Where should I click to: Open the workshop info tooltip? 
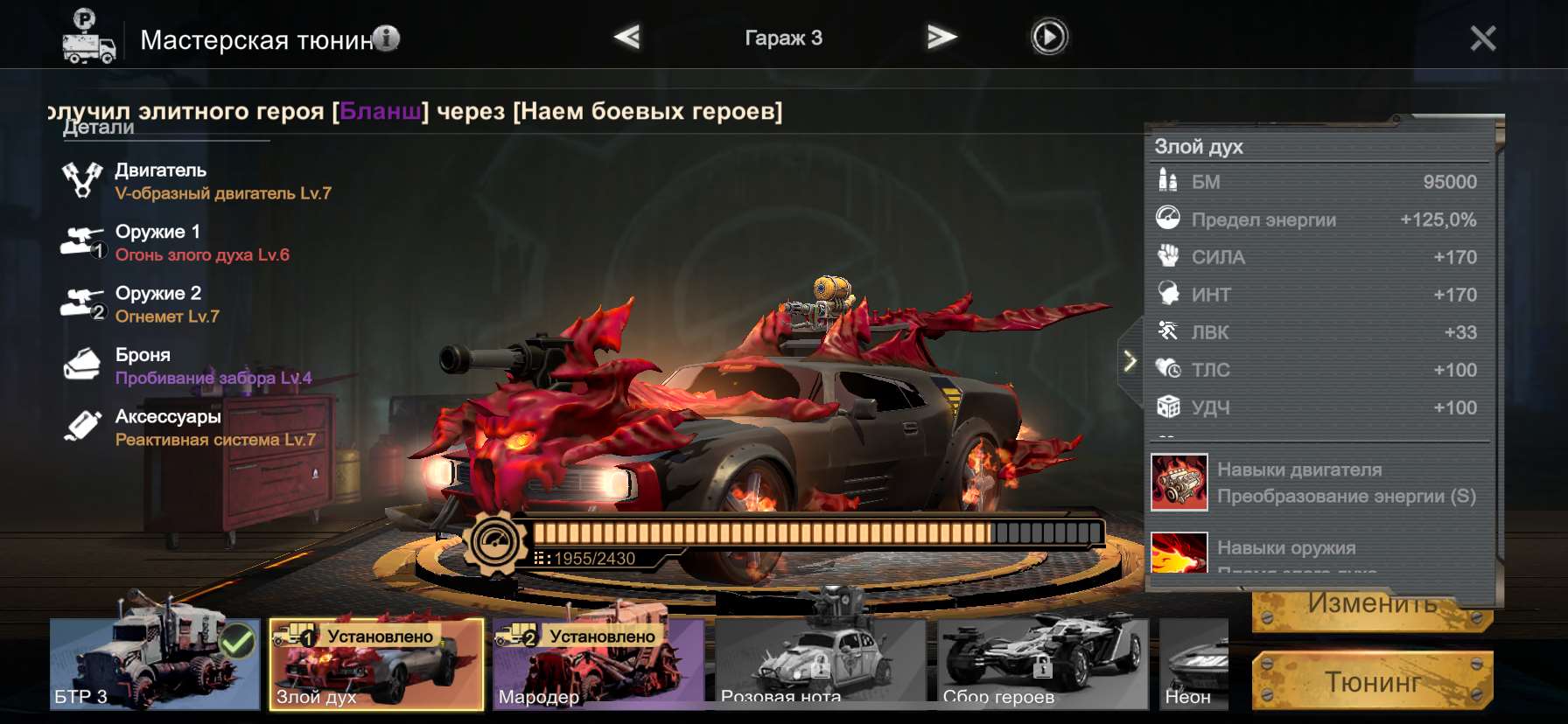386,38
